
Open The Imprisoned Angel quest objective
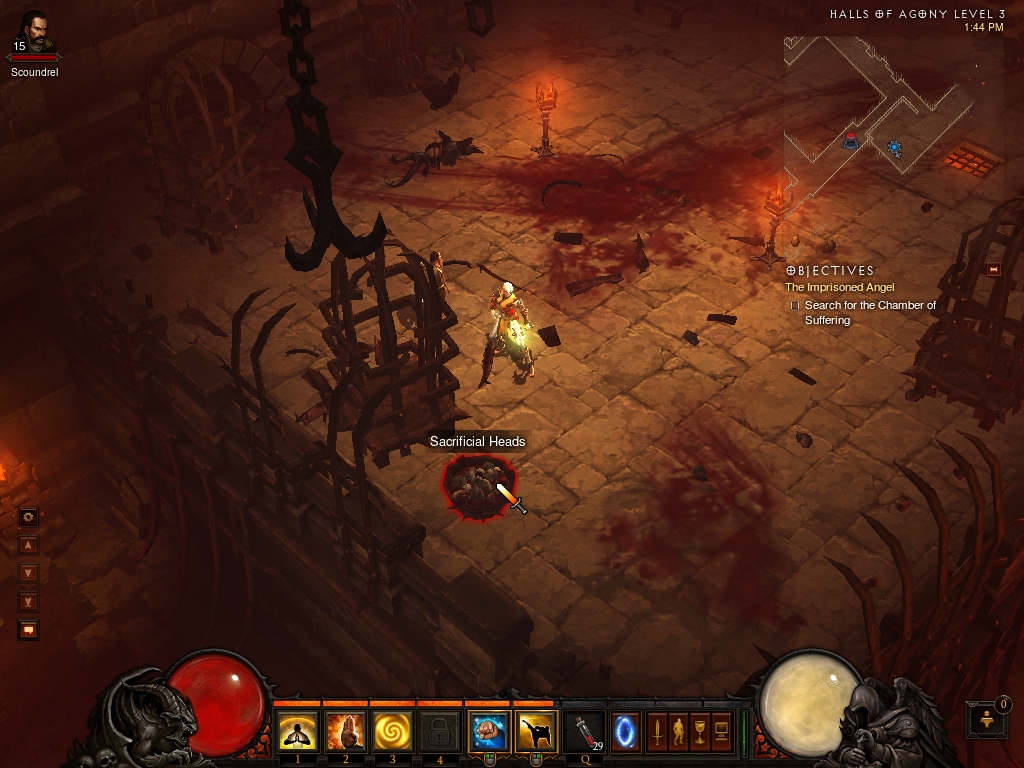click(839, 287)
